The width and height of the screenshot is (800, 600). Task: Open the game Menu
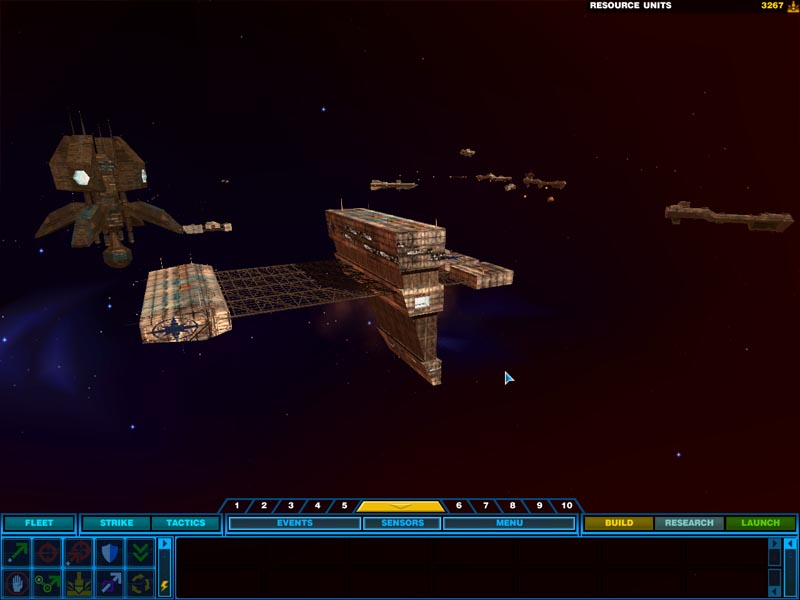509,523
